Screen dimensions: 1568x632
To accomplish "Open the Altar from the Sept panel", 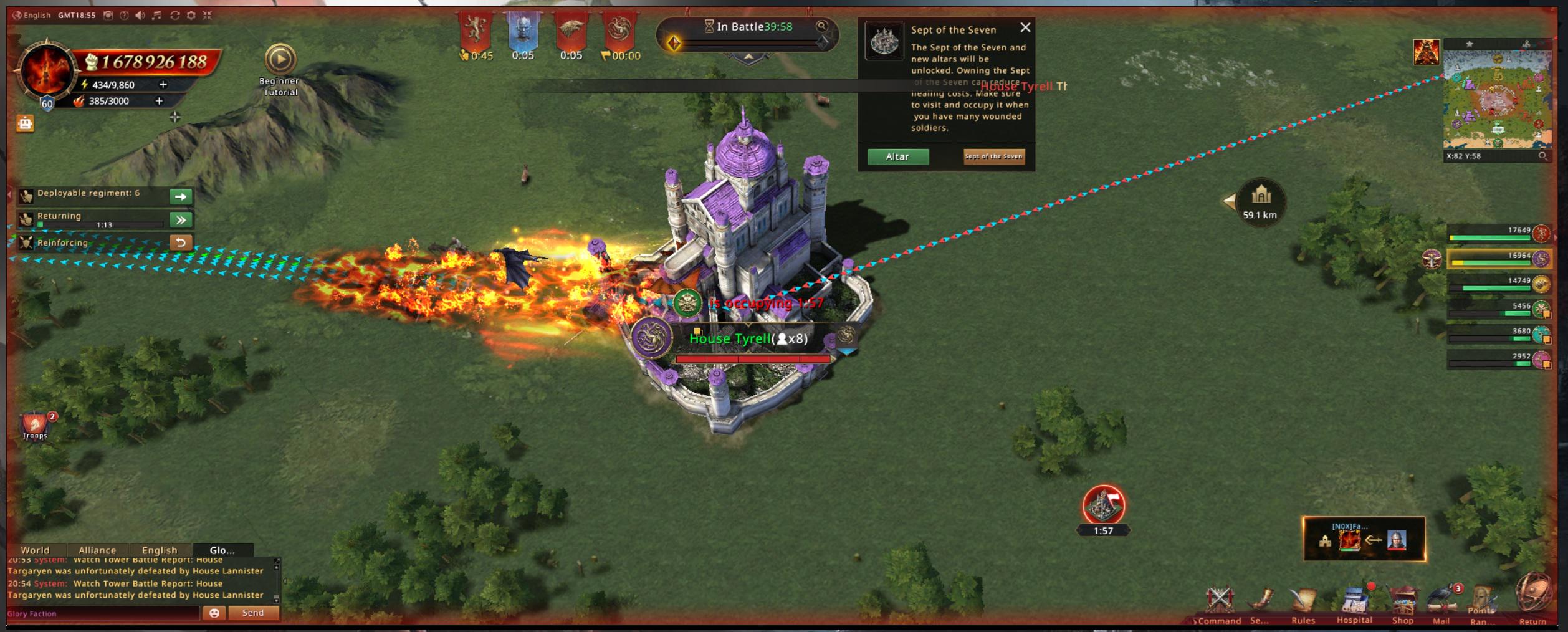I will (897, 156).
